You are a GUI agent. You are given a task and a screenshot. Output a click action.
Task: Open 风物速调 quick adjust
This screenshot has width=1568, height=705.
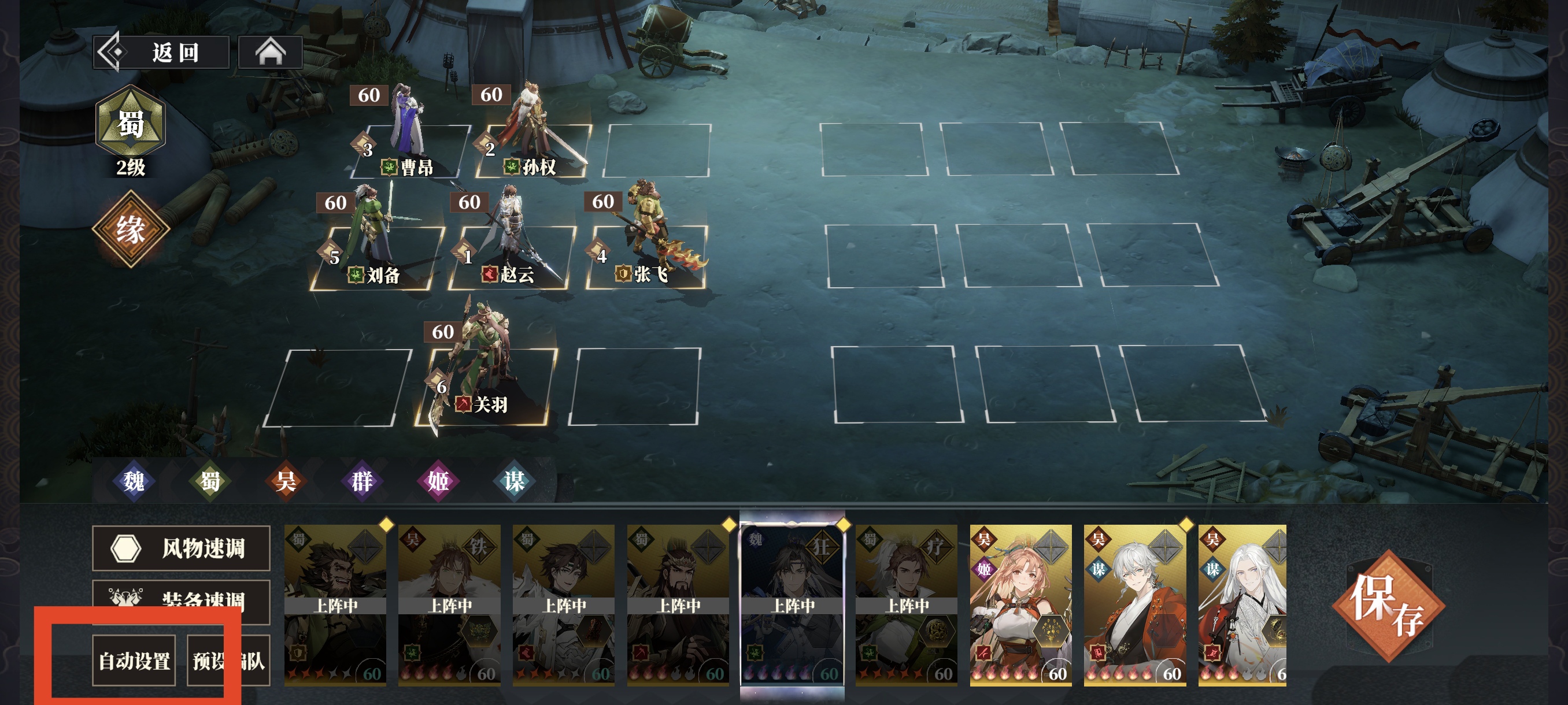pos(181,548)
